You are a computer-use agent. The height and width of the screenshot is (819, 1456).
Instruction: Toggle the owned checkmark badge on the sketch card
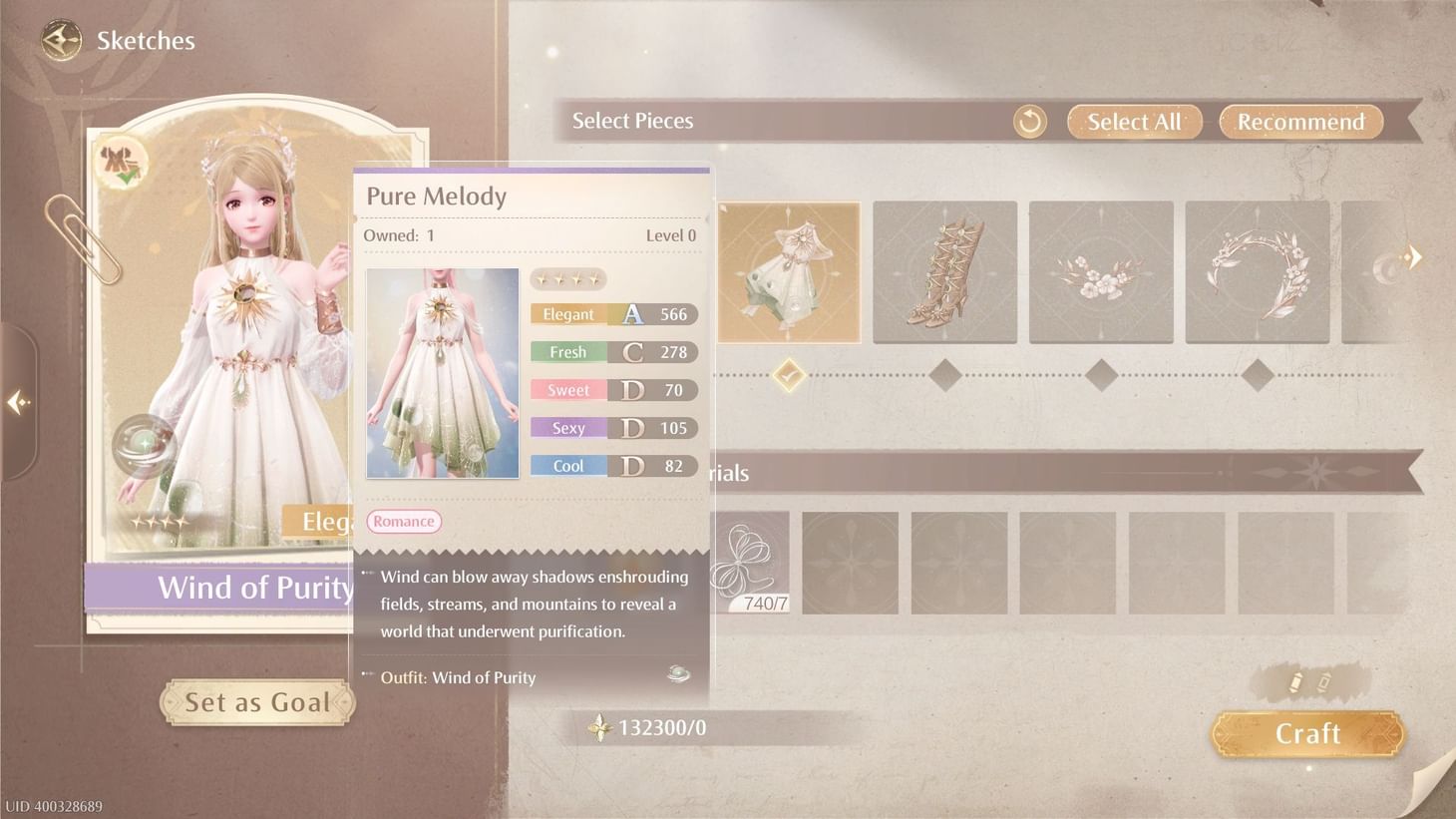pyautogui.click(x=123, y=163)
